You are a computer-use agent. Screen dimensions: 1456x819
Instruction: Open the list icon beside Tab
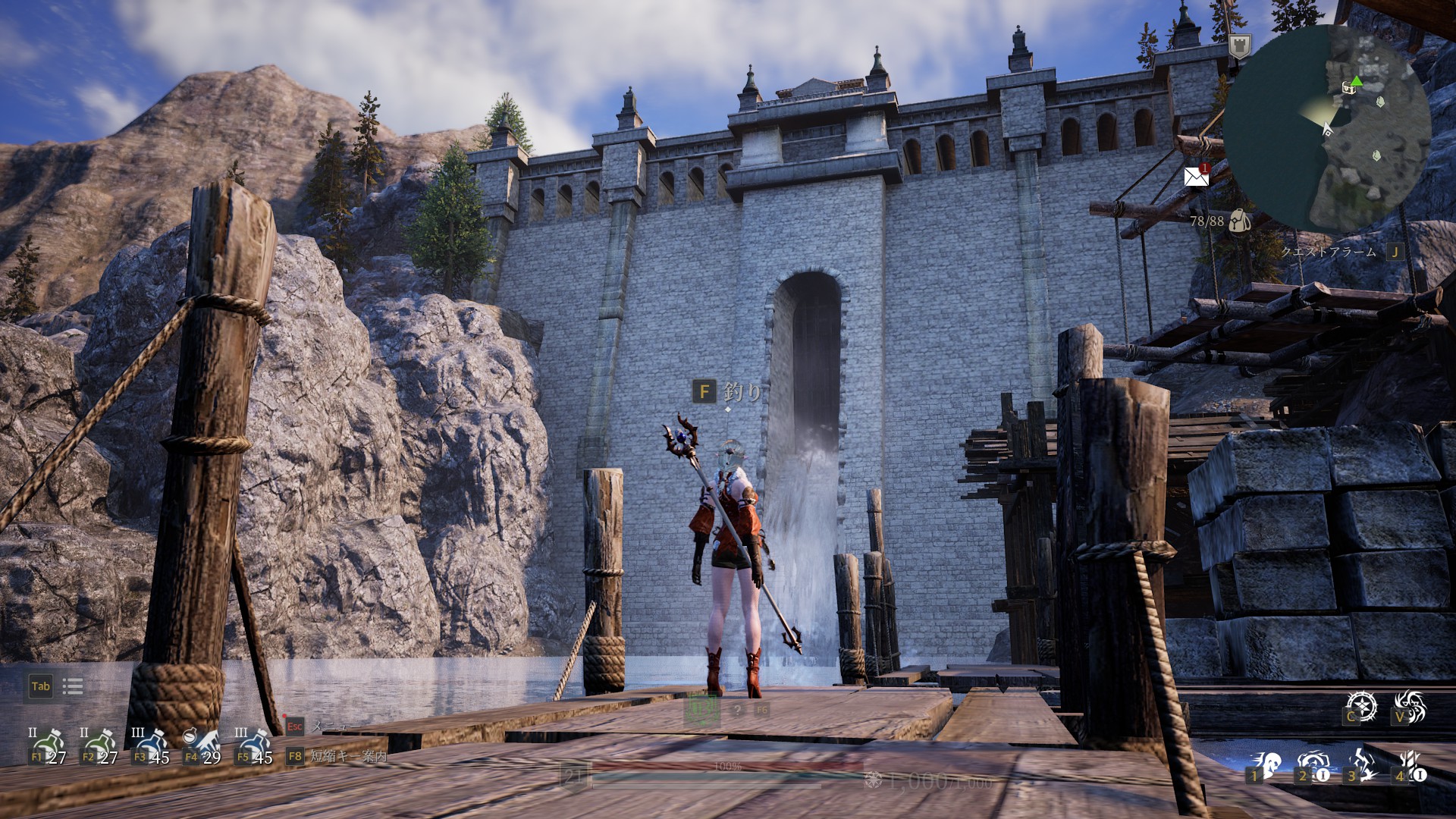[73, 686]
